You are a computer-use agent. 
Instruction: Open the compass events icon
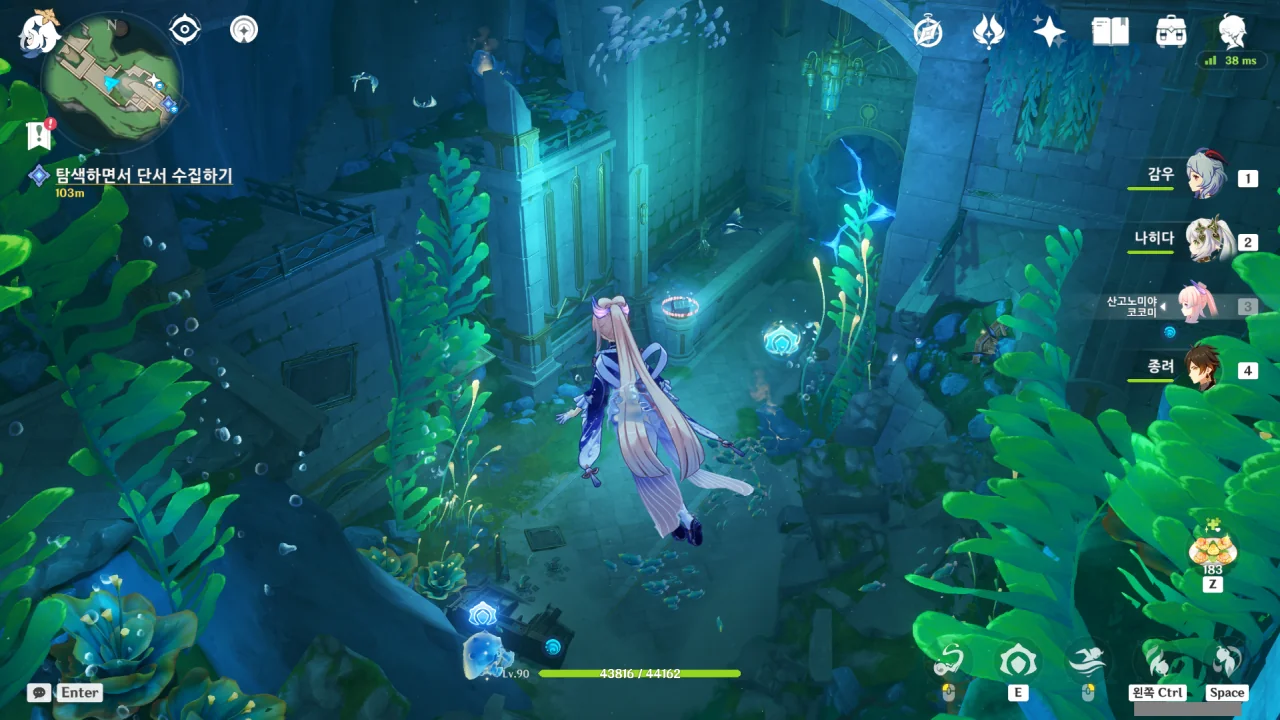[928, 32]
